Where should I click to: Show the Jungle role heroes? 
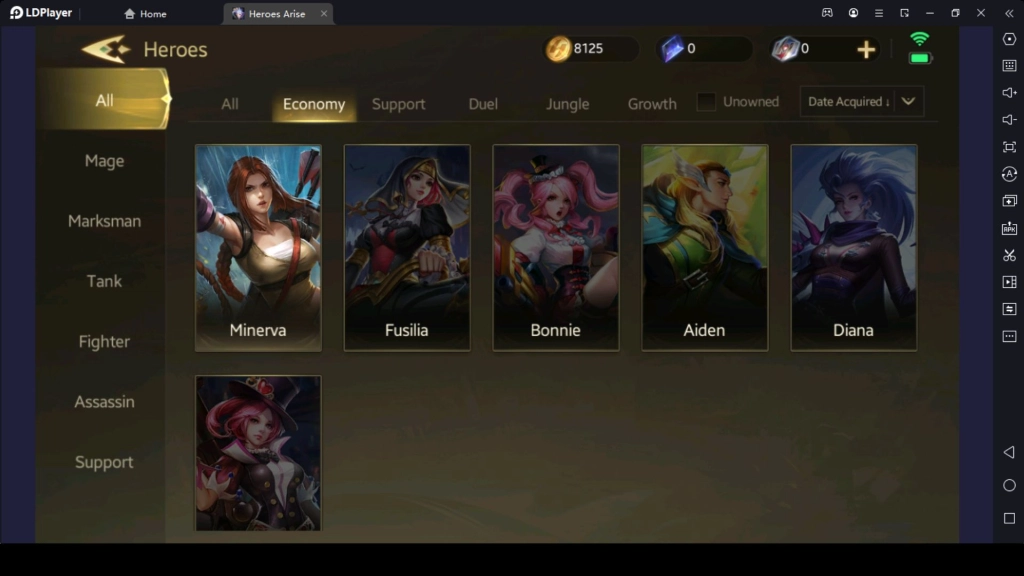point(567,104)
